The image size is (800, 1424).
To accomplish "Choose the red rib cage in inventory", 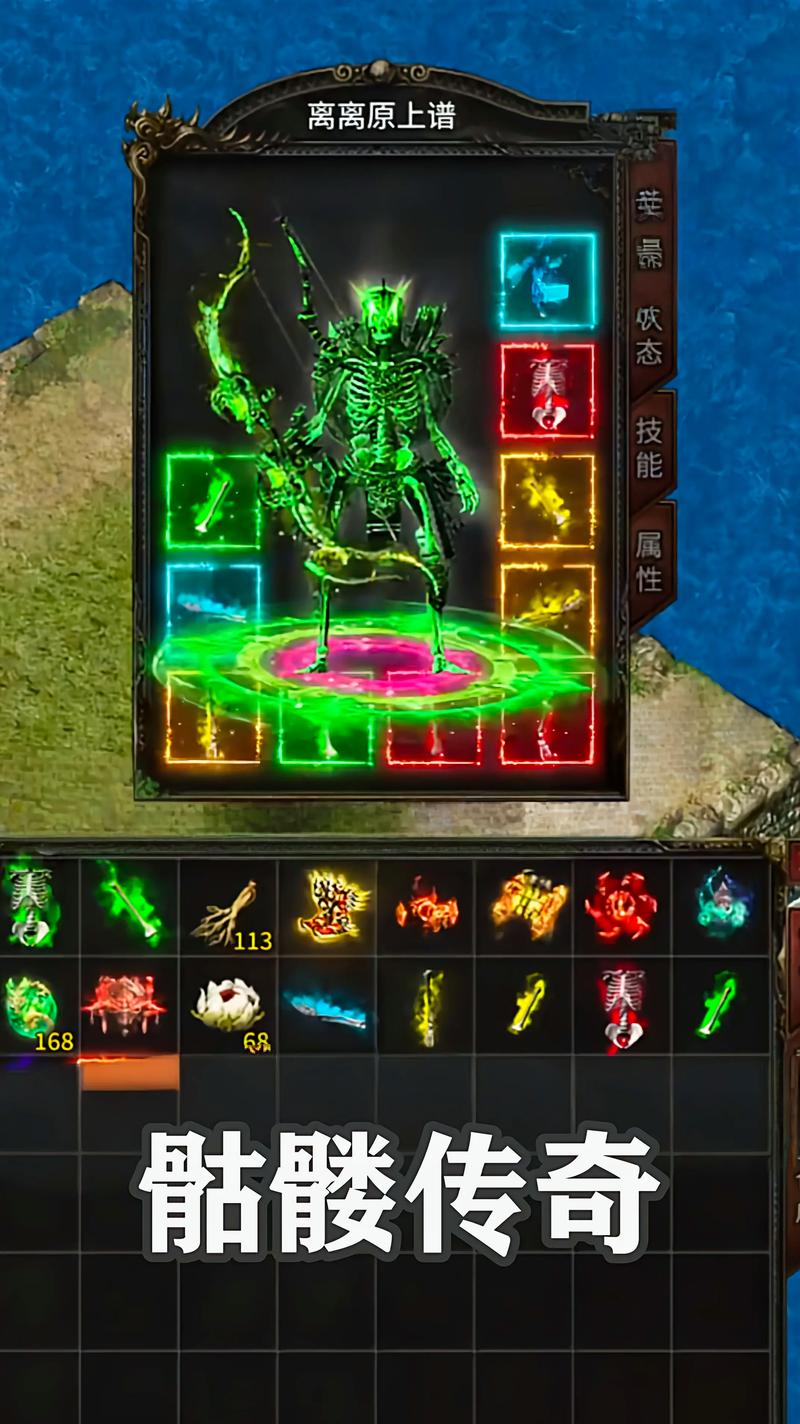I will click(x=622, y=1007).
